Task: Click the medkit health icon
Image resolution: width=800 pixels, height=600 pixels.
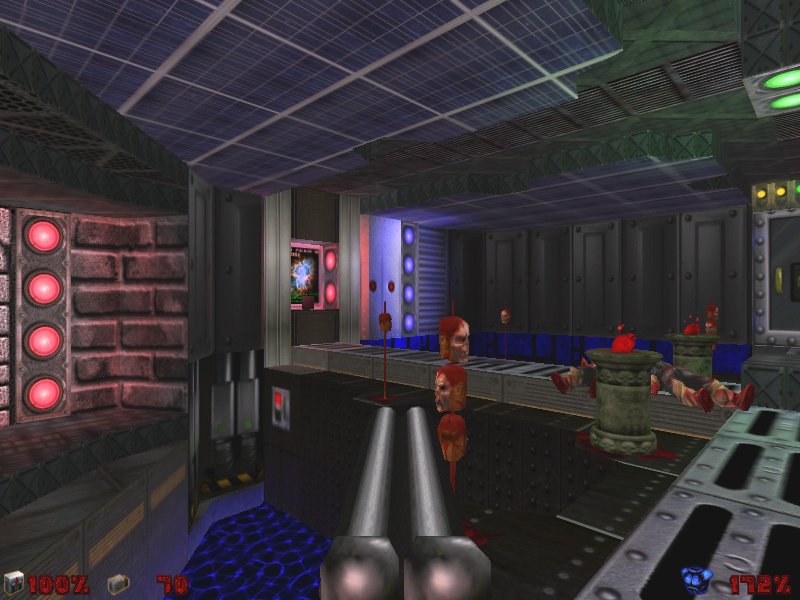Action: pyautogui.click(x=13, y=583)
